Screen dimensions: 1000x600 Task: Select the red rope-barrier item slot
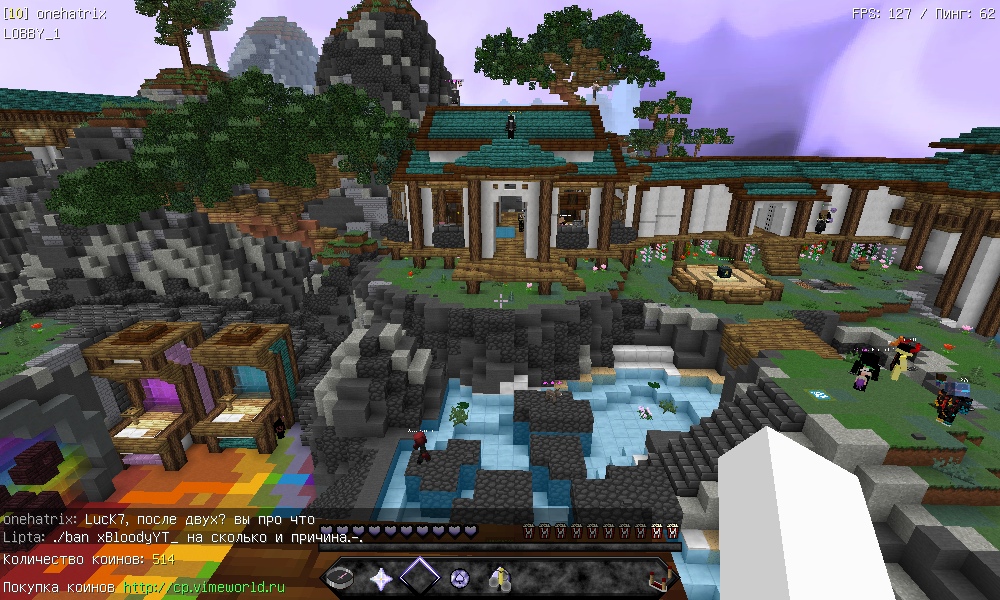(x=655, y=577)
